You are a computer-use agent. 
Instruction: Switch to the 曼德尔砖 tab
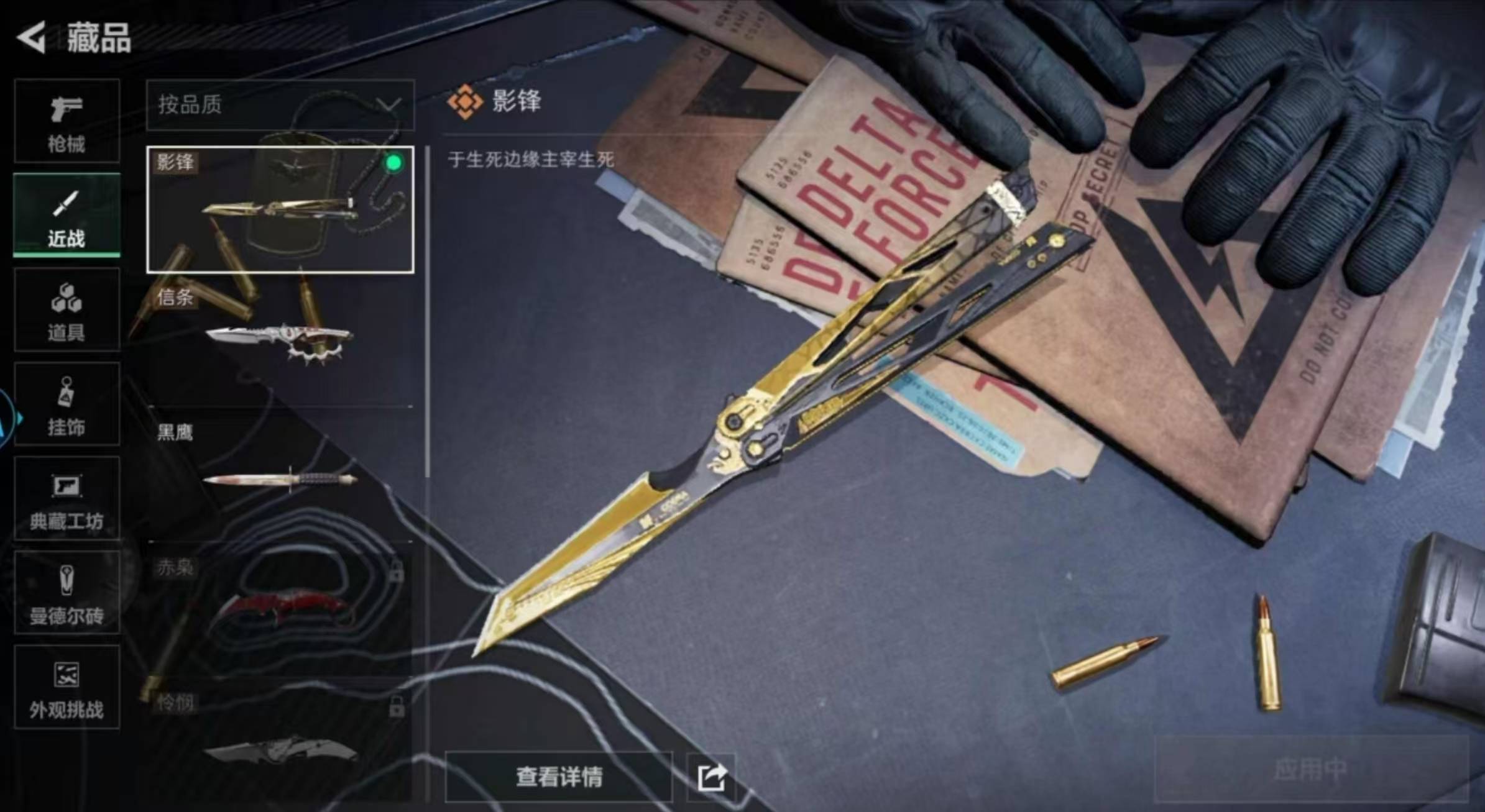point(67,593)
